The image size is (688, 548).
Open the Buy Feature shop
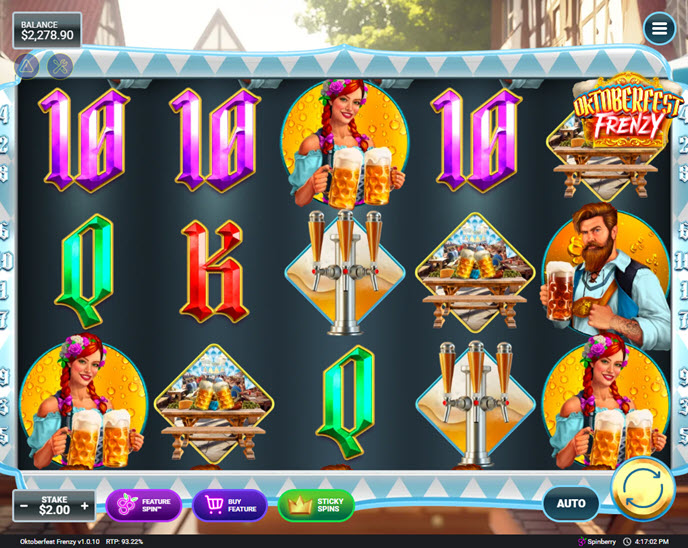click(230, 506)
